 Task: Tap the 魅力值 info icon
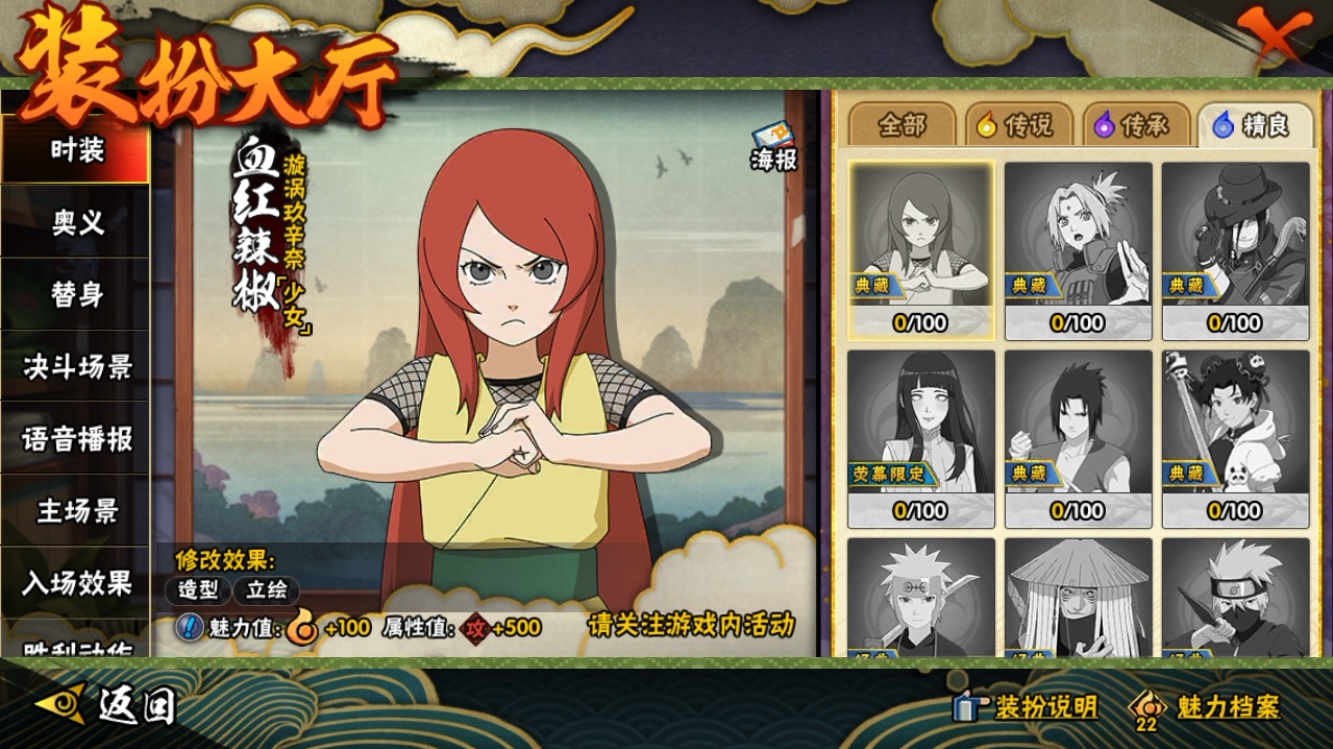coord(189,628)
